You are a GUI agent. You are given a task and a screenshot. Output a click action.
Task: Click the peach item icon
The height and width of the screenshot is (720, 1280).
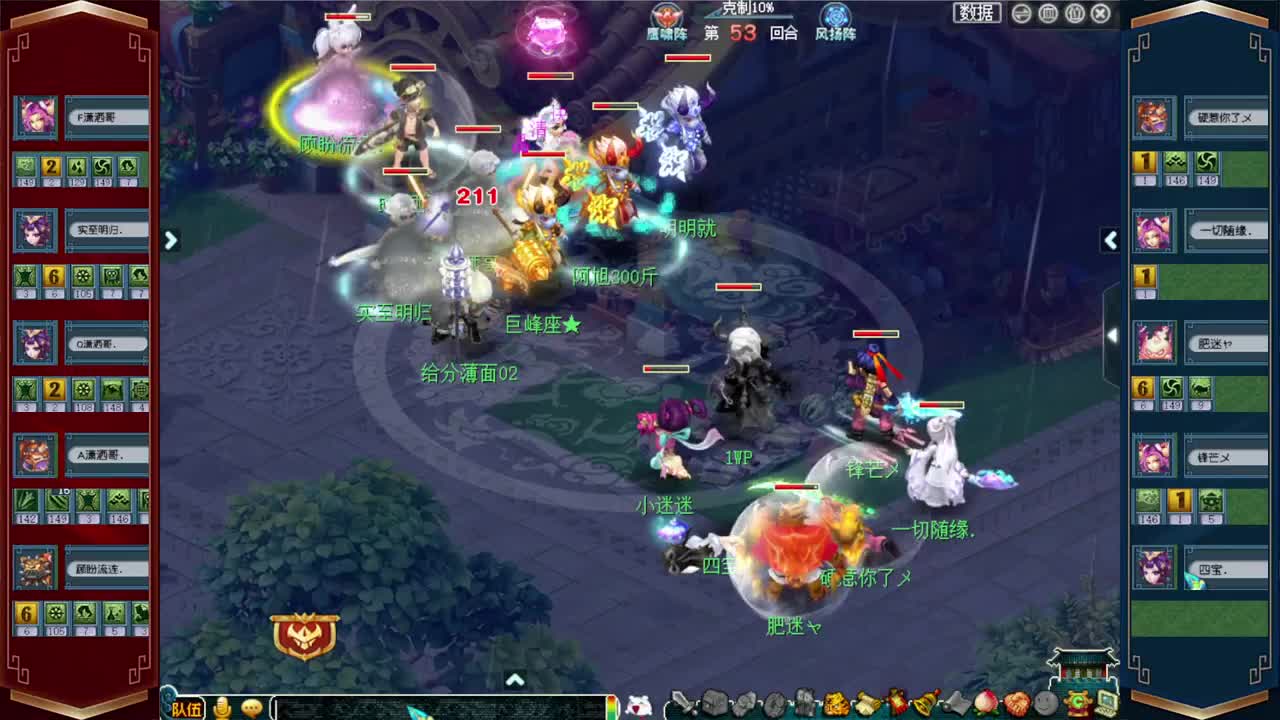(987, 701)
